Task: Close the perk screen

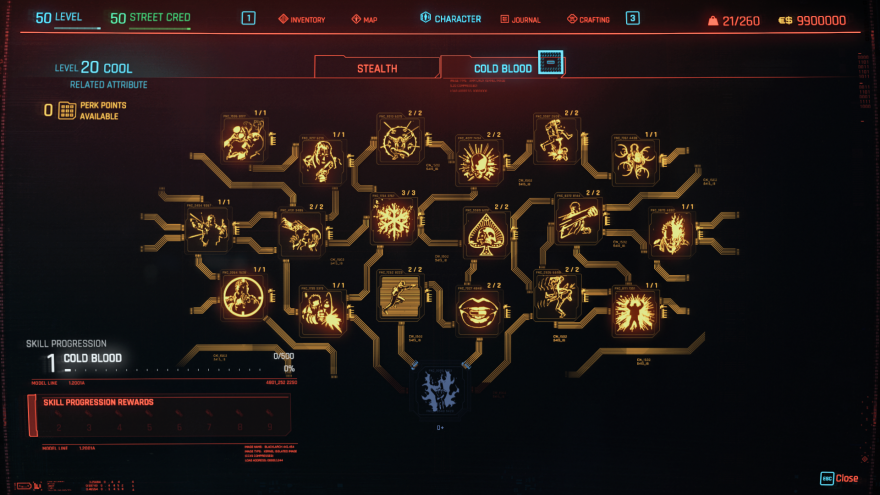Action: pyautogui.click(x=839, y=478)
